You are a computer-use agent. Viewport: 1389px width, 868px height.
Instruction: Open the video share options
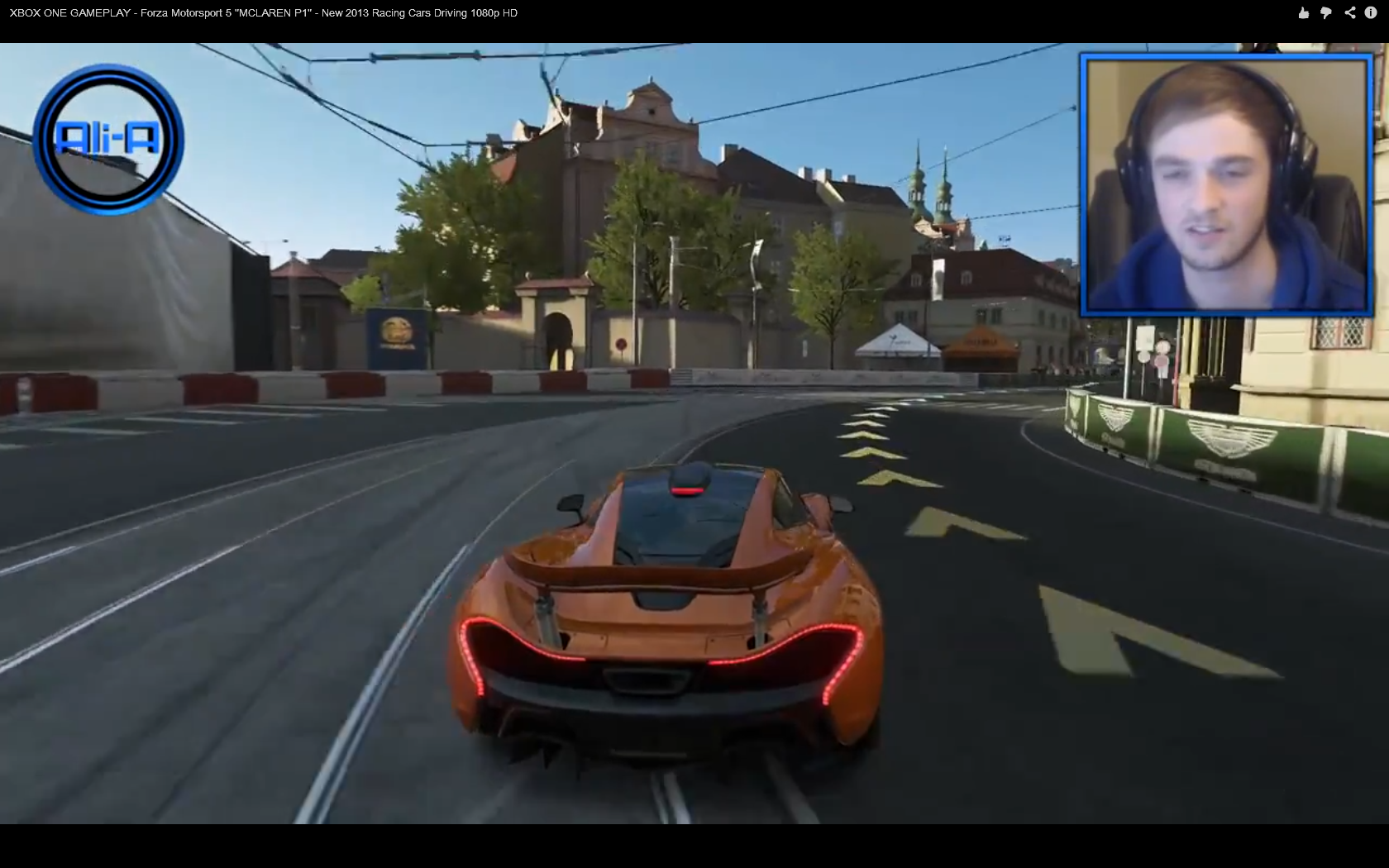[x=1350, y=12]
